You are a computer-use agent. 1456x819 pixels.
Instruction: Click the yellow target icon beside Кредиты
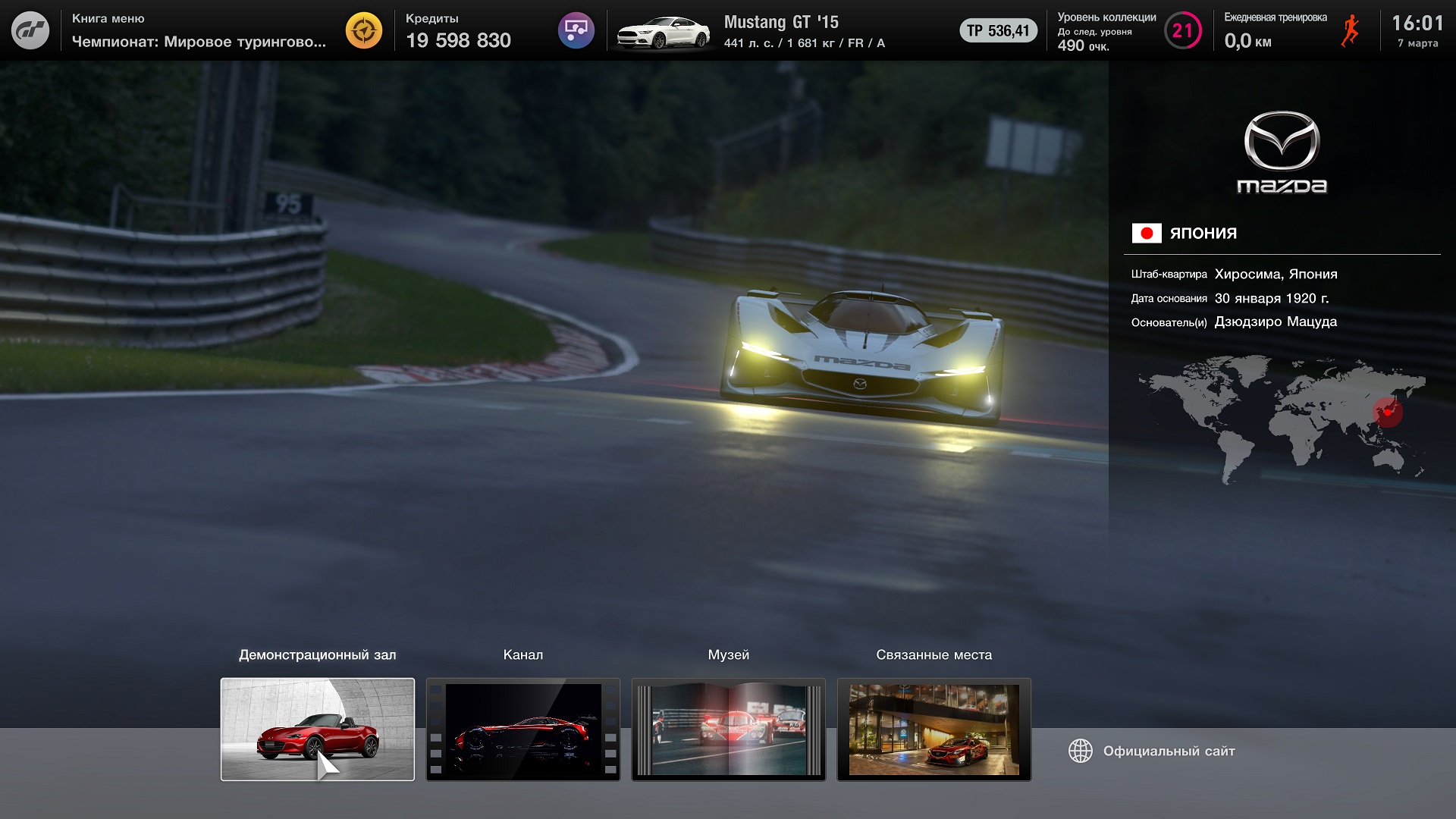(364, 30)
